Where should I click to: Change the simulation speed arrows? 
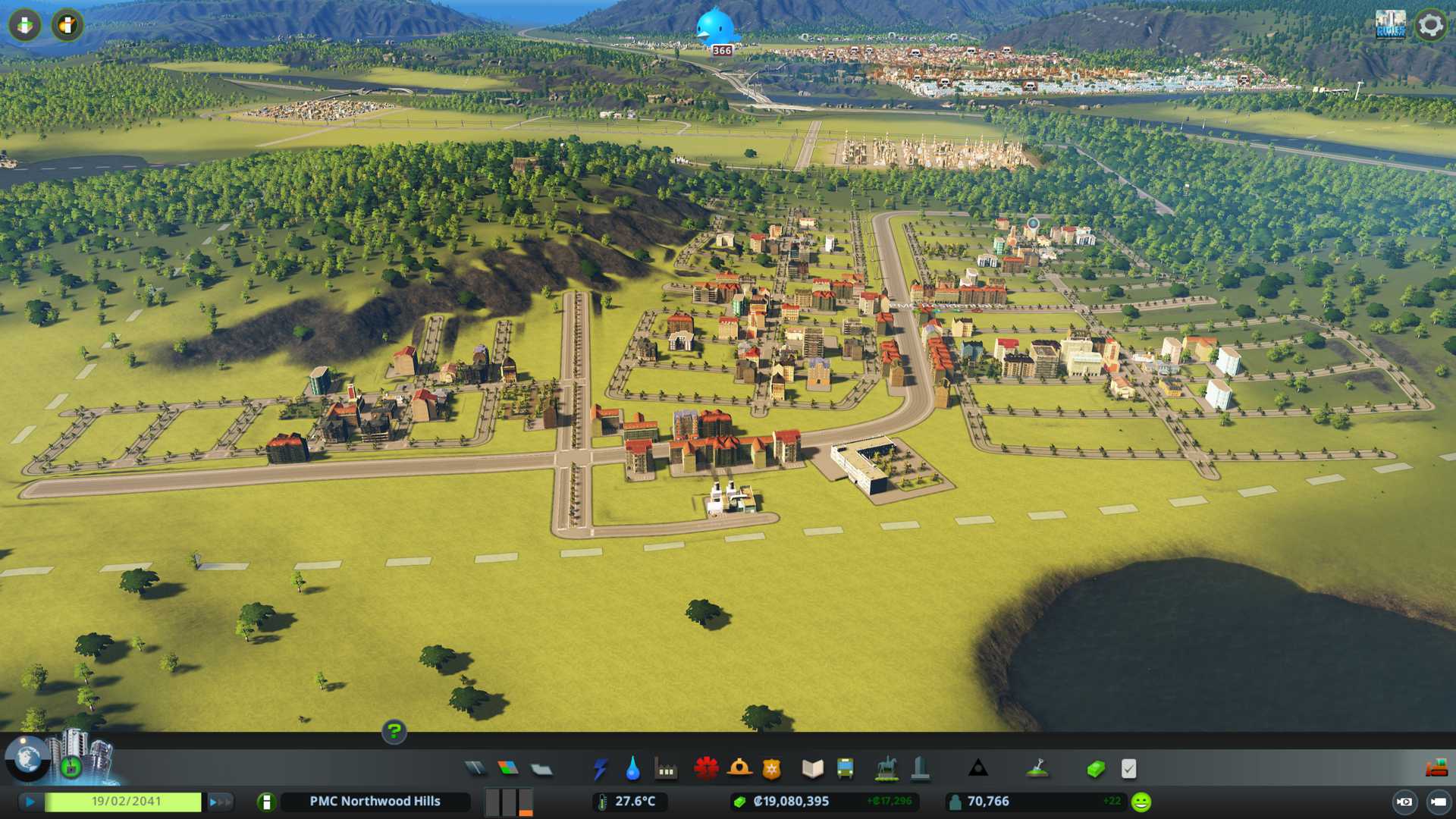(220, 802)
